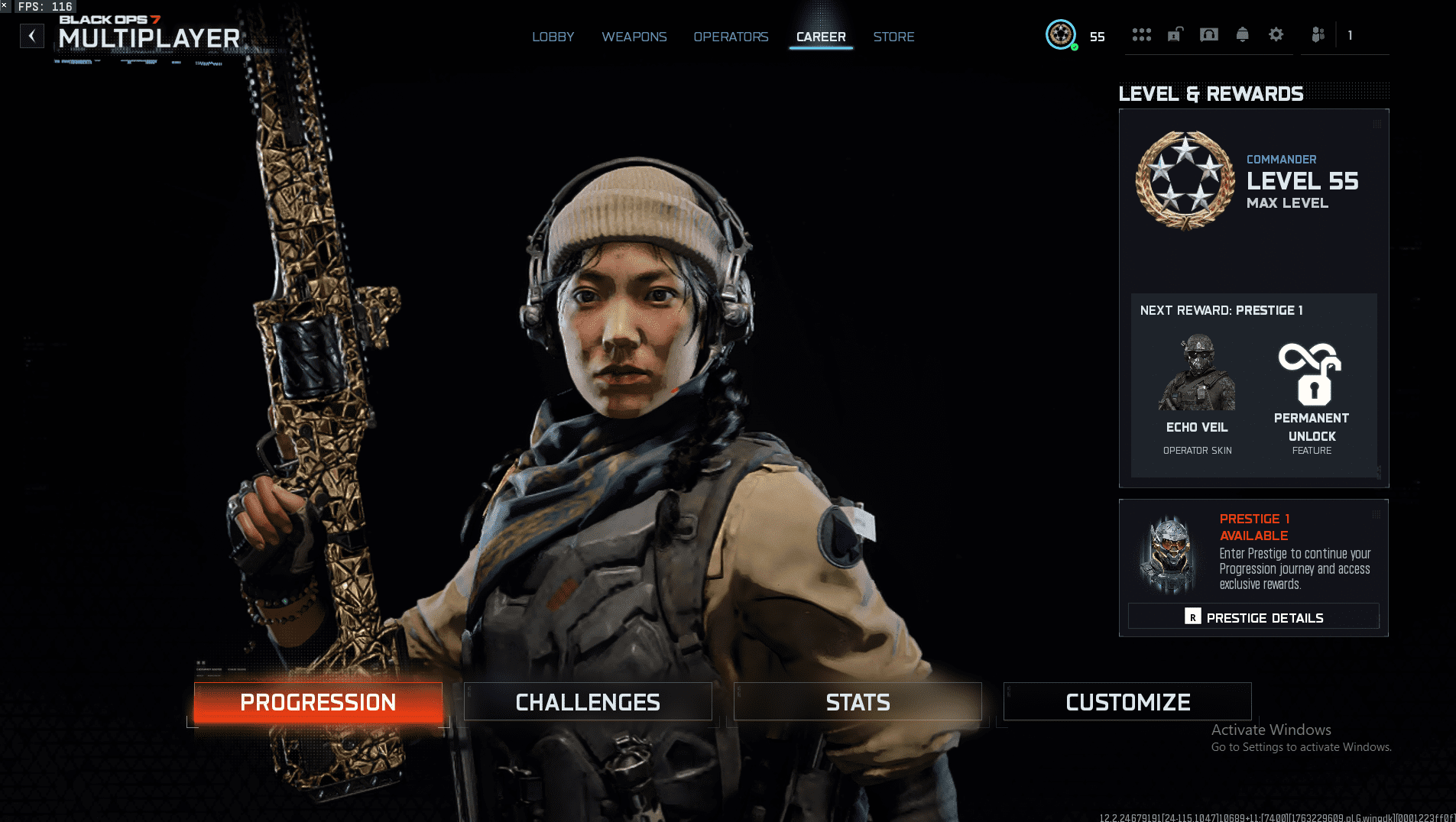Image resolution: width=1456 pixels, height=822 pixels.
Task: Click the account unlock padlock icon
Action: (1176, 34)
